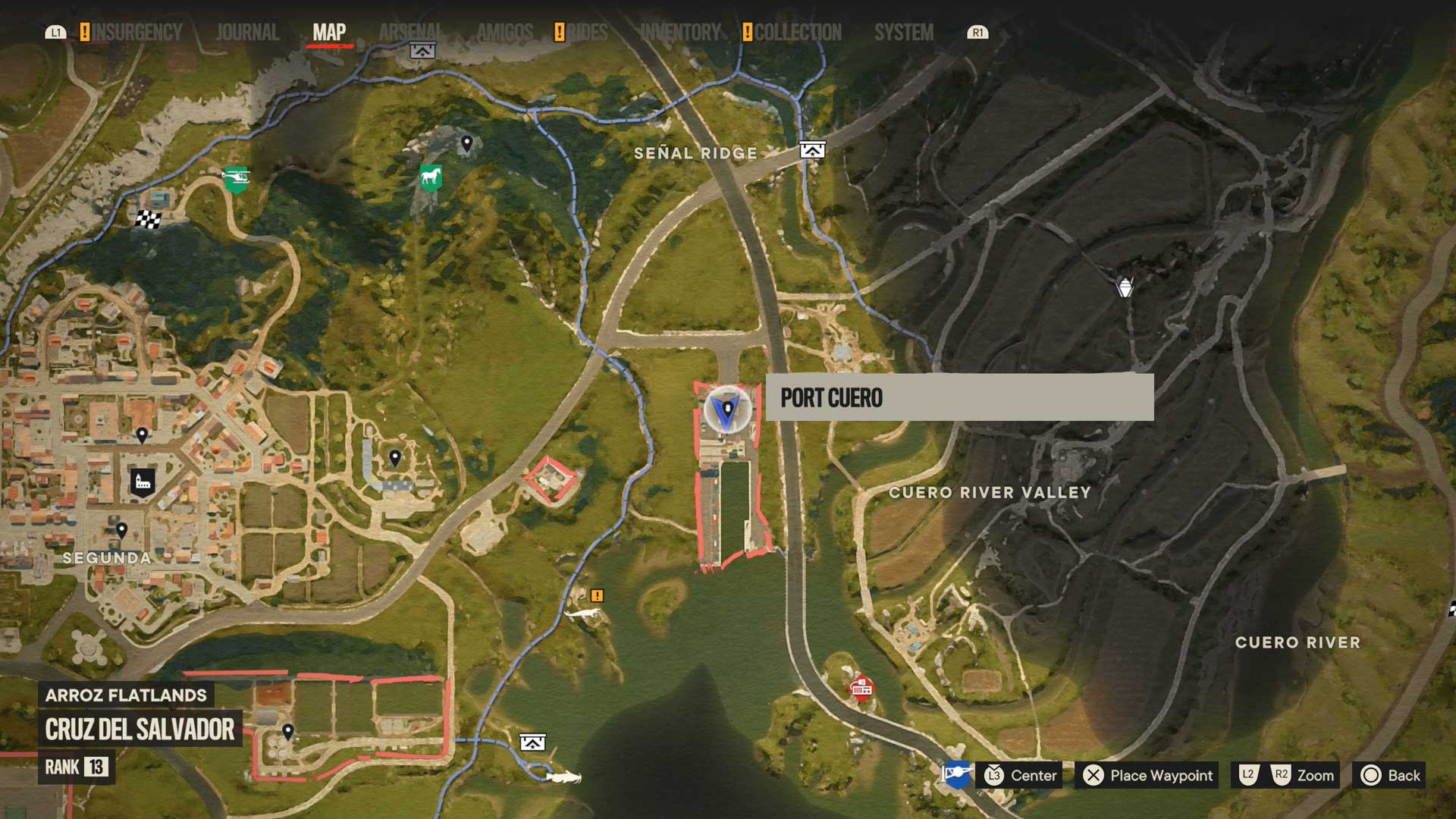Open the Arsenal tab
Screen dimensions: 1456x819
410,33
